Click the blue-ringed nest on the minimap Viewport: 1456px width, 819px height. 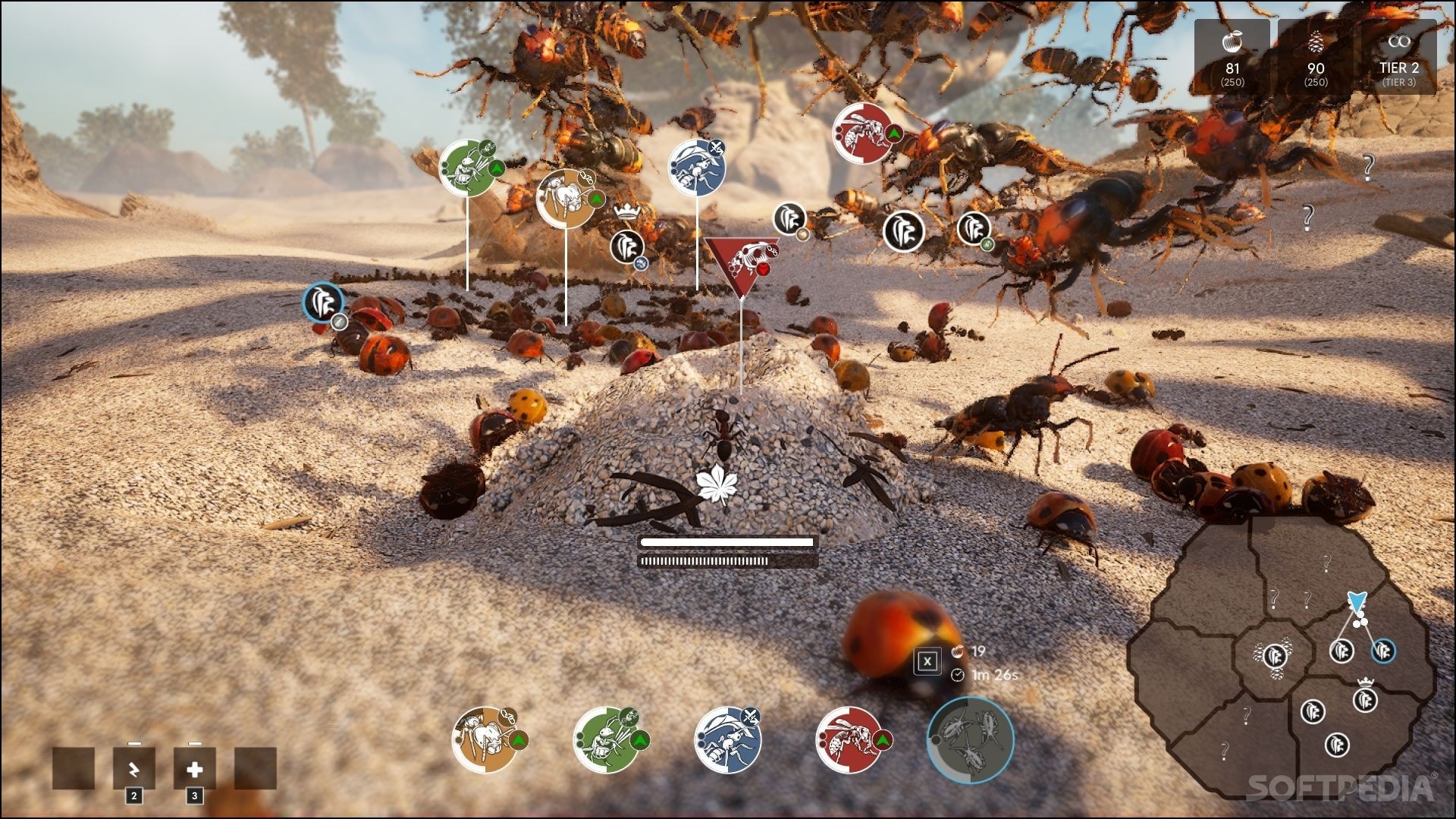[1383, 651]
